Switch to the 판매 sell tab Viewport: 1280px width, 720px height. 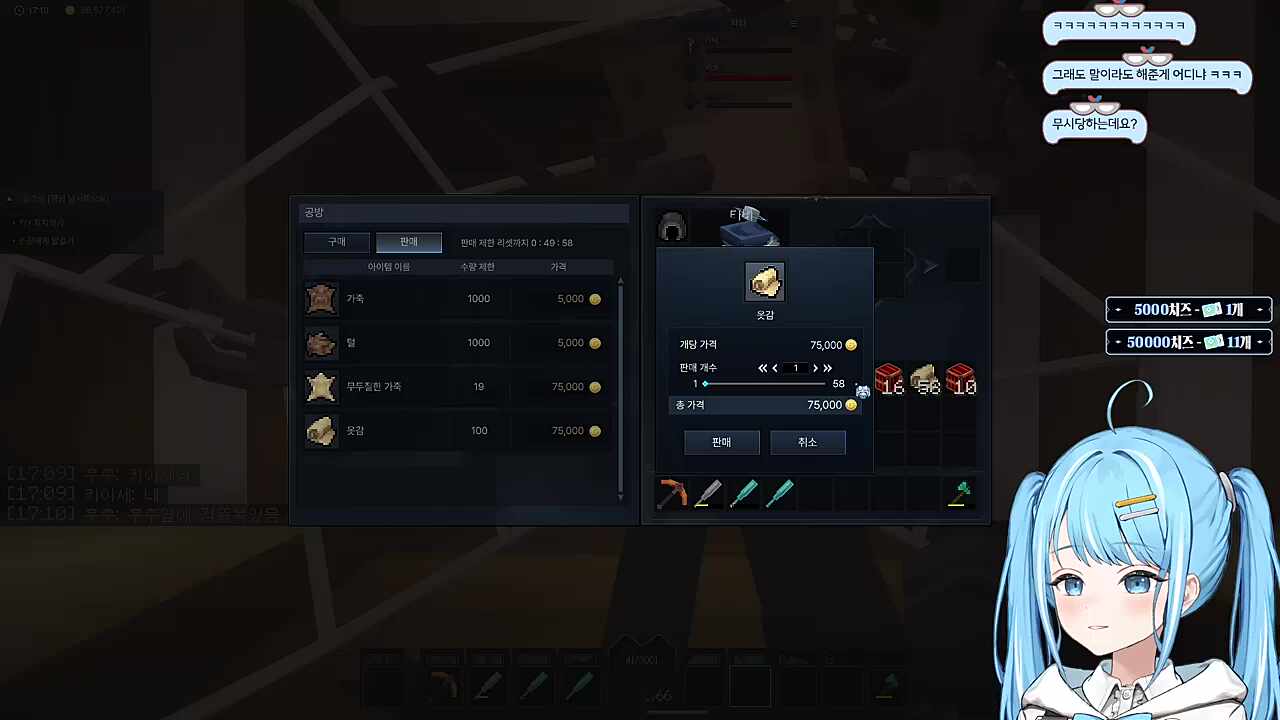click(407, 241)
